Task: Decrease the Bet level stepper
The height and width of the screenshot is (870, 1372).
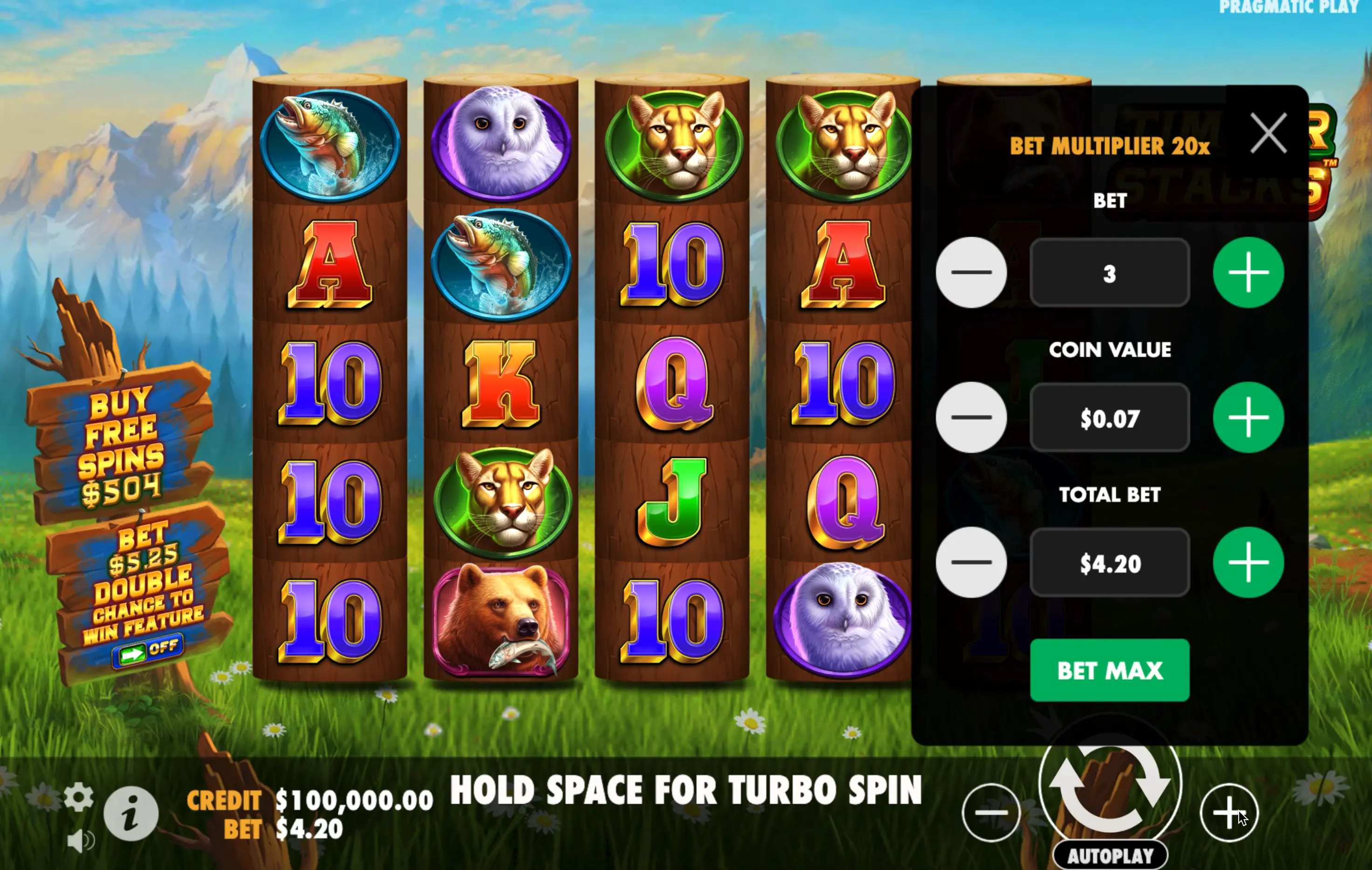Action: click(971, 273)
